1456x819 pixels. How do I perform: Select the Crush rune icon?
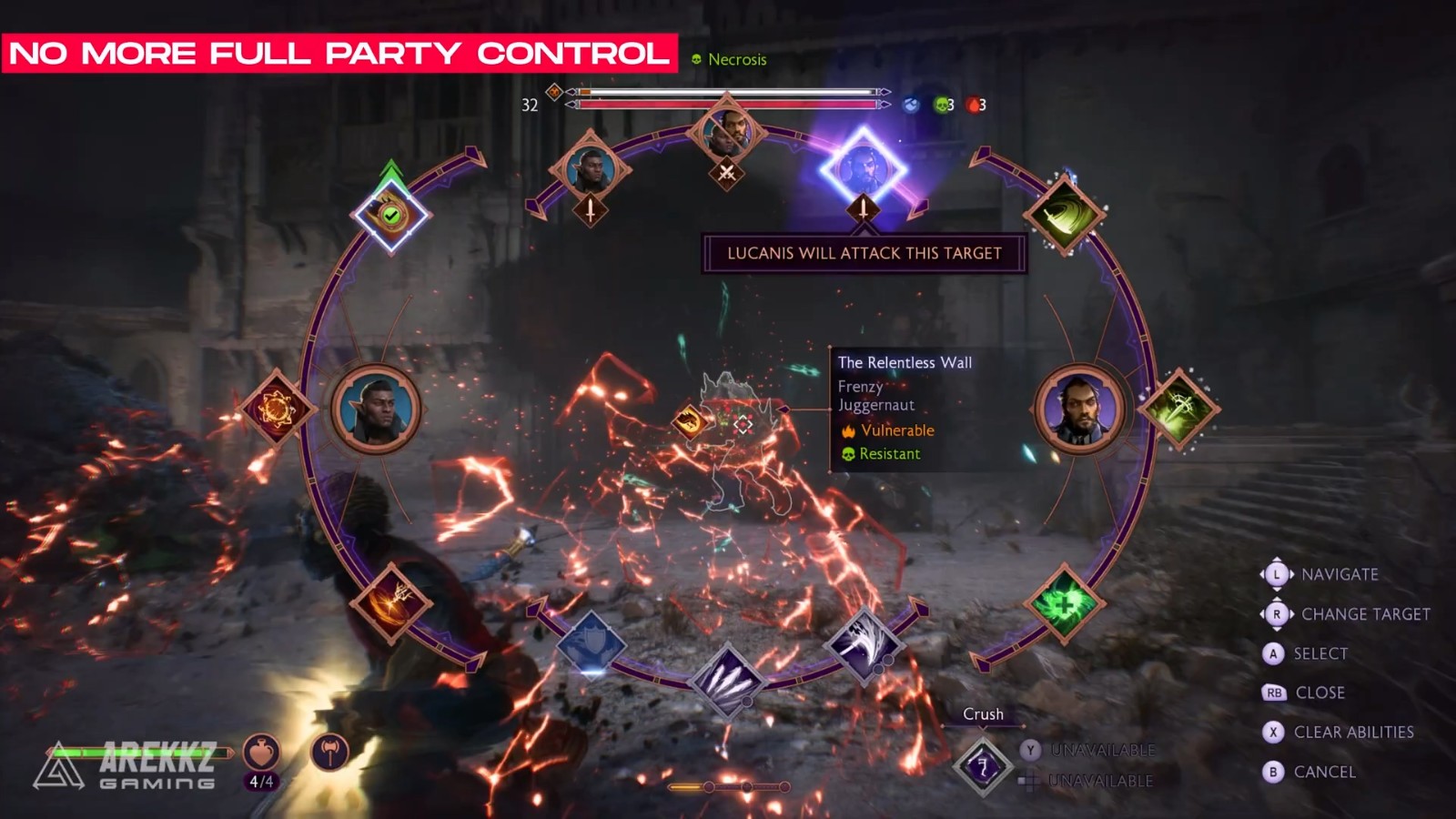982,766
